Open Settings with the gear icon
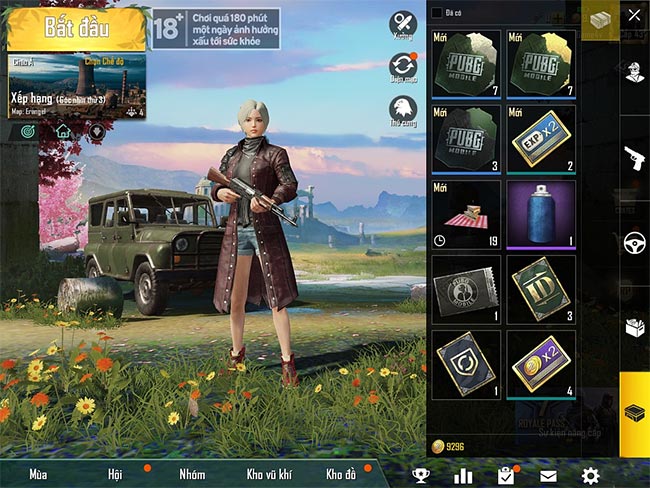This screenshot has height=488, width=650. [x=591, y=475]
